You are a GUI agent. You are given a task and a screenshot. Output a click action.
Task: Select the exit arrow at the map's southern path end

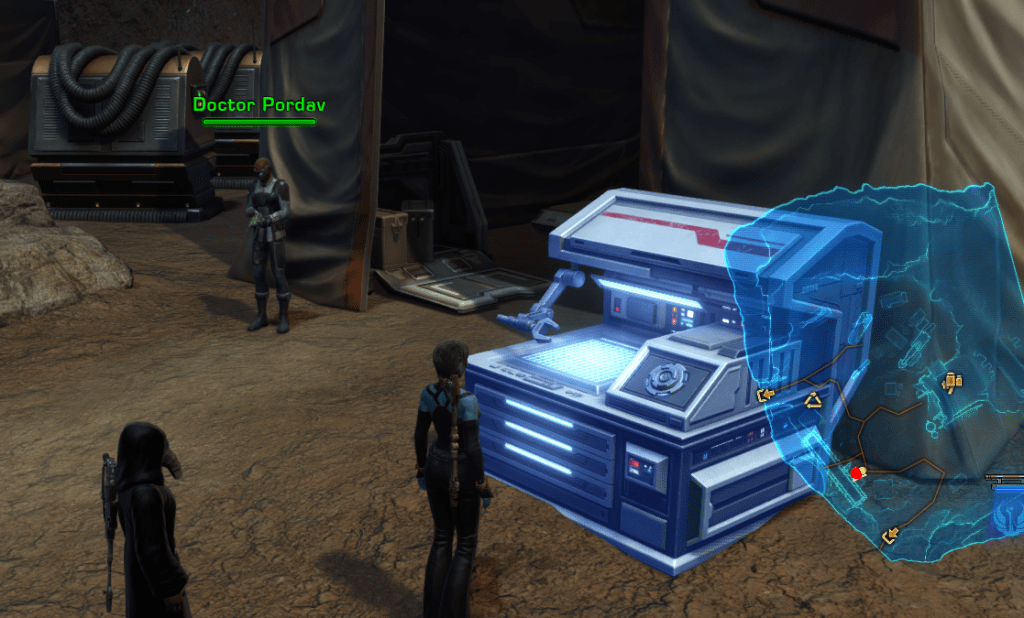[891, 538]
